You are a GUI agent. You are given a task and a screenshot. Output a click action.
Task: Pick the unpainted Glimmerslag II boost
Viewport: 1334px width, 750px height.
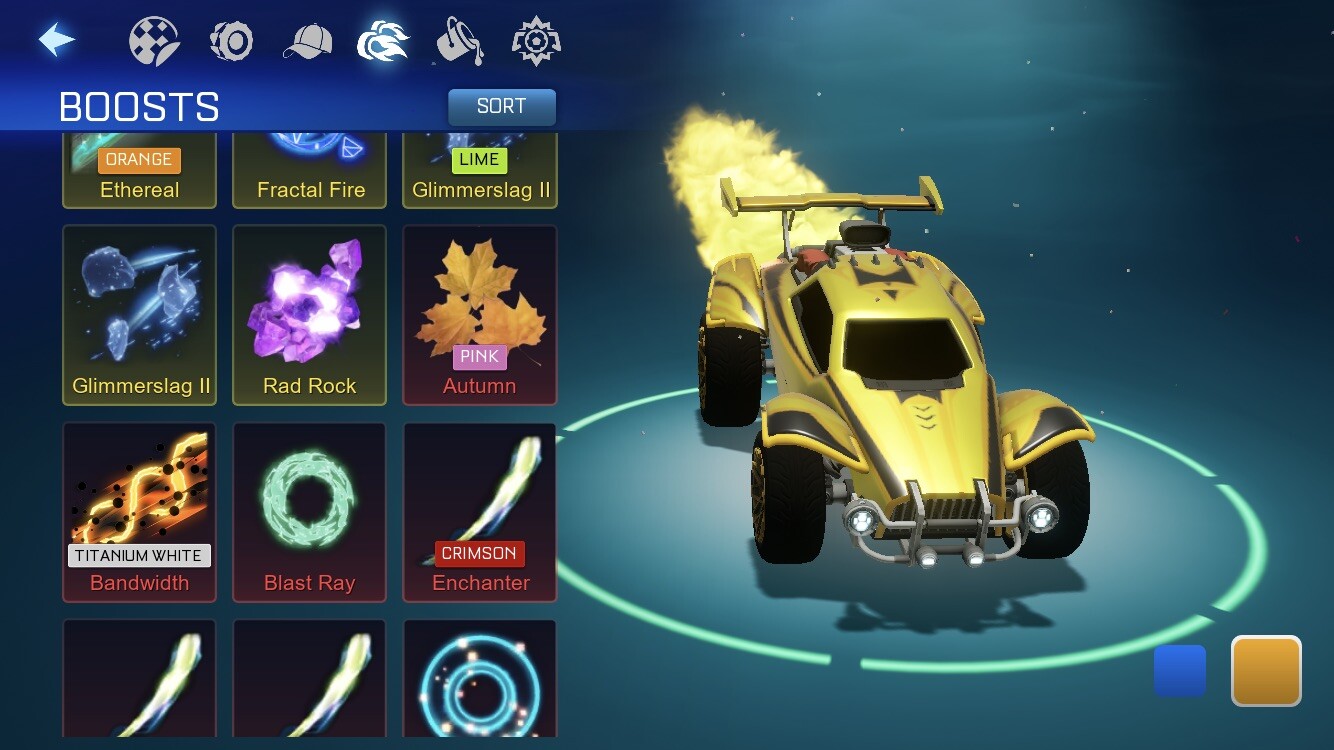[x=139, y=315]
